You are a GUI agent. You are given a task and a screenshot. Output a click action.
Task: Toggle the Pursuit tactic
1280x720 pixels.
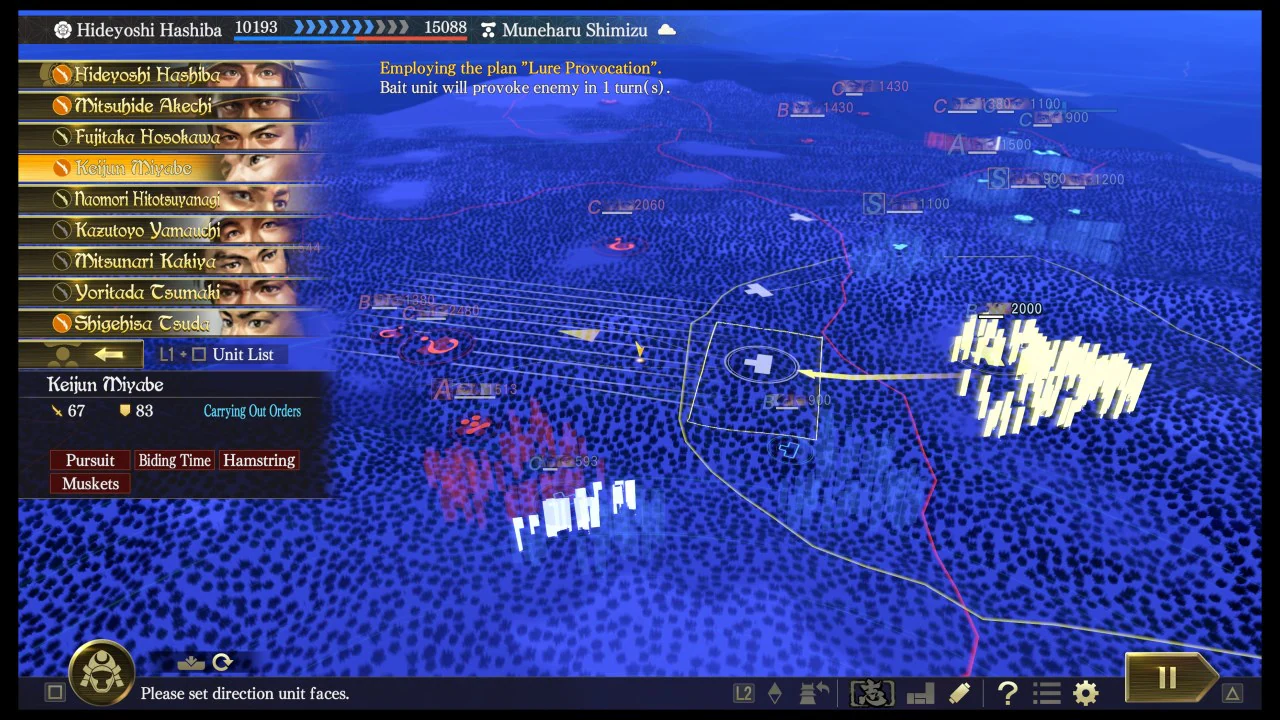90,460
